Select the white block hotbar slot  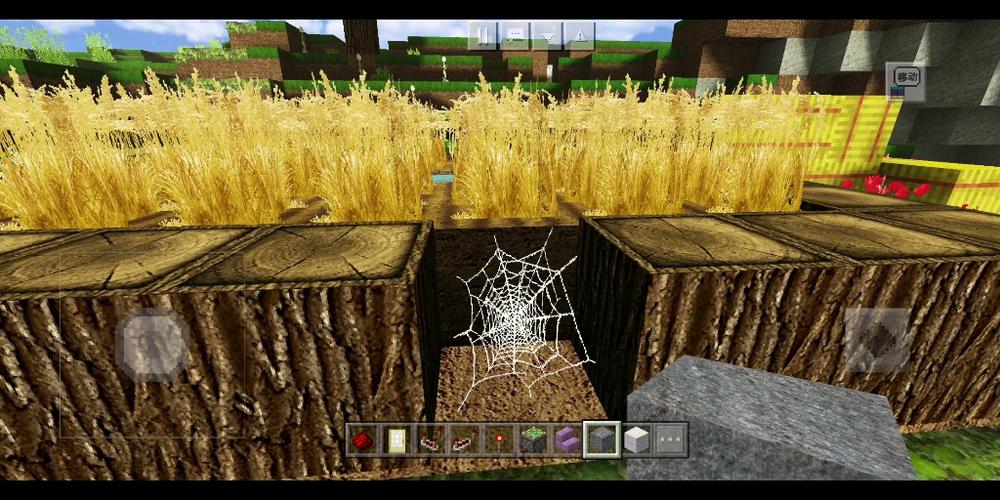pos(635,438)
